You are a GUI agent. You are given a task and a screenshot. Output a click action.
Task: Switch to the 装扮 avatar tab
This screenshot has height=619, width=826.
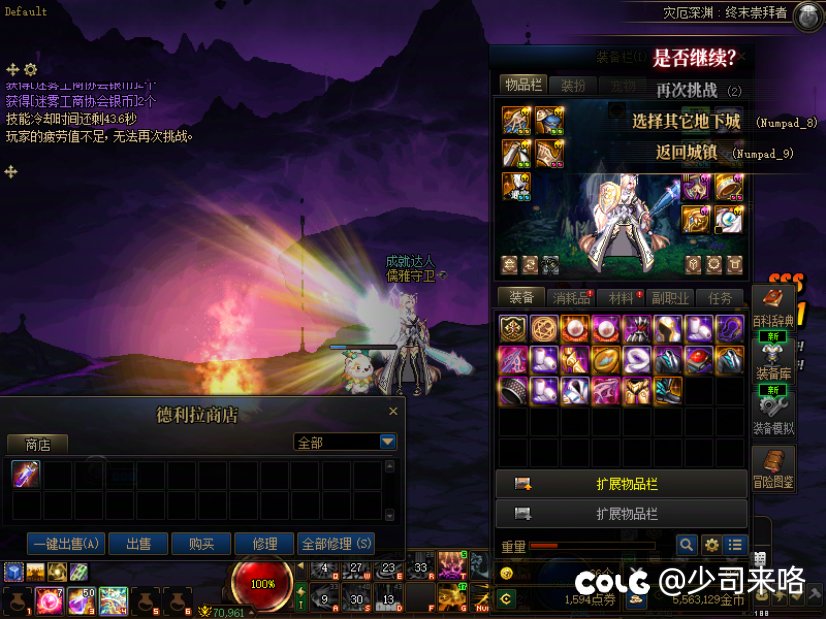573,86
